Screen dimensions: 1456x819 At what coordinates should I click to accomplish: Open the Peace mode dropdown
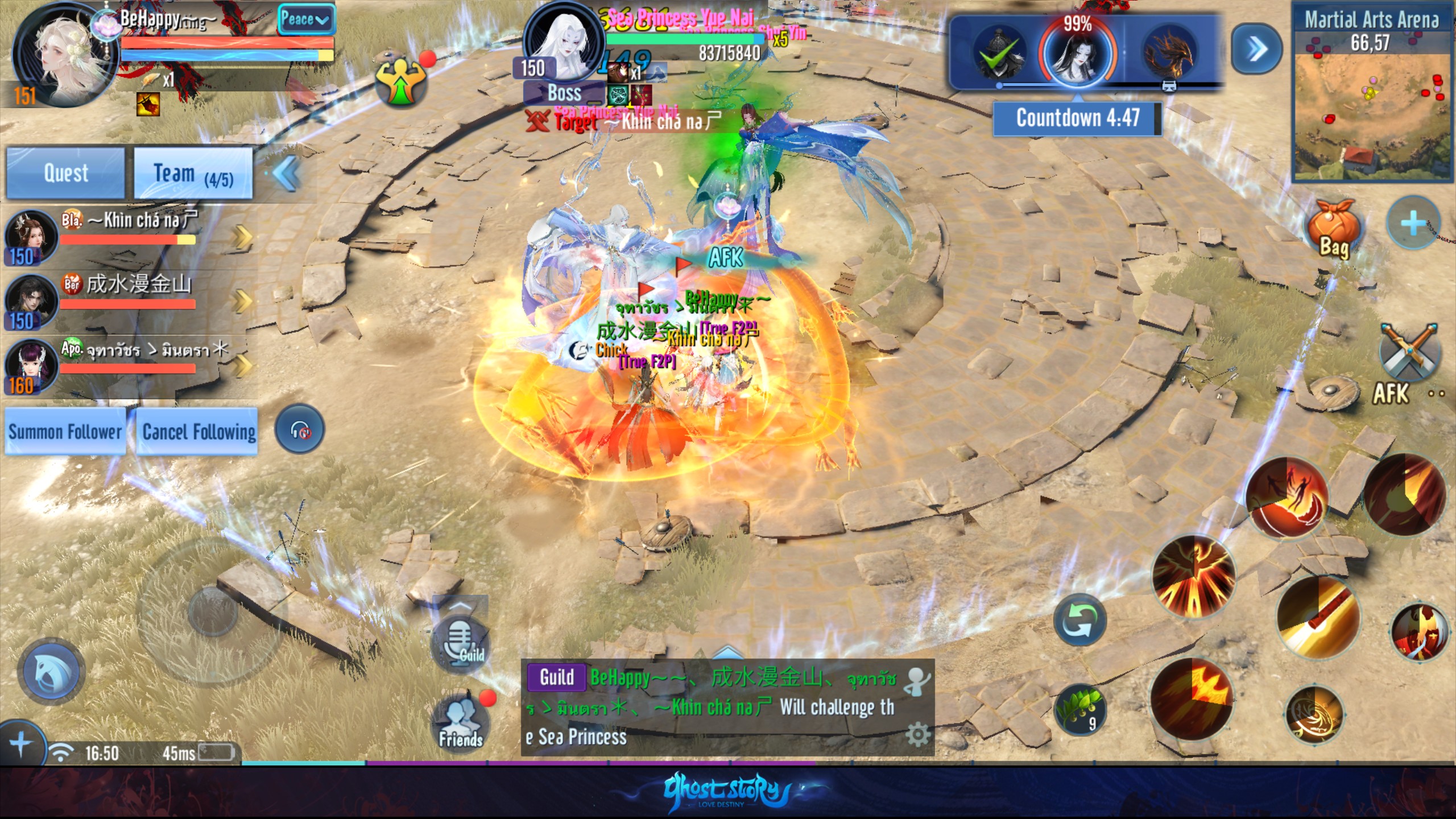tap(305, 20)
